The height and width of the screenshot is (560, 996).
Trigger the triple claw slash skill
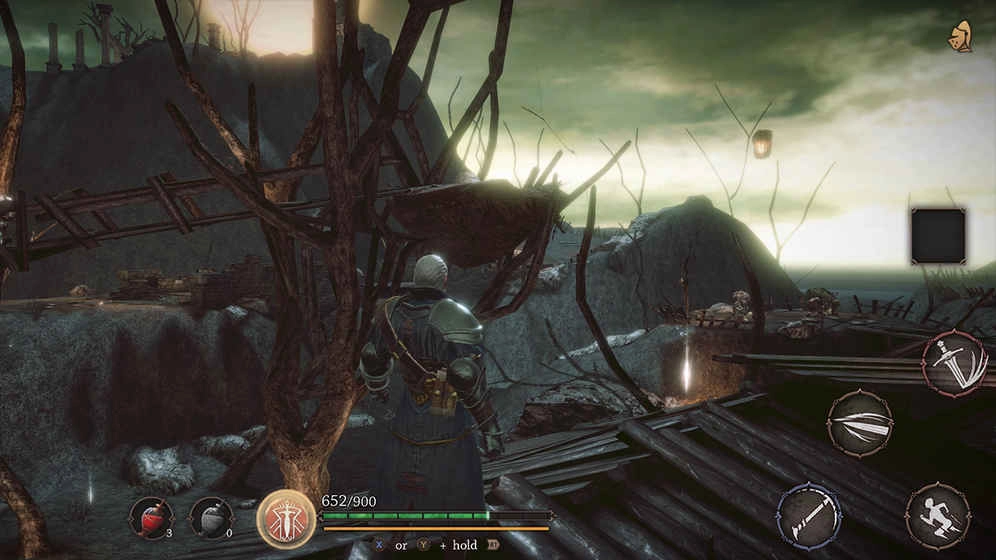[860, 423]
